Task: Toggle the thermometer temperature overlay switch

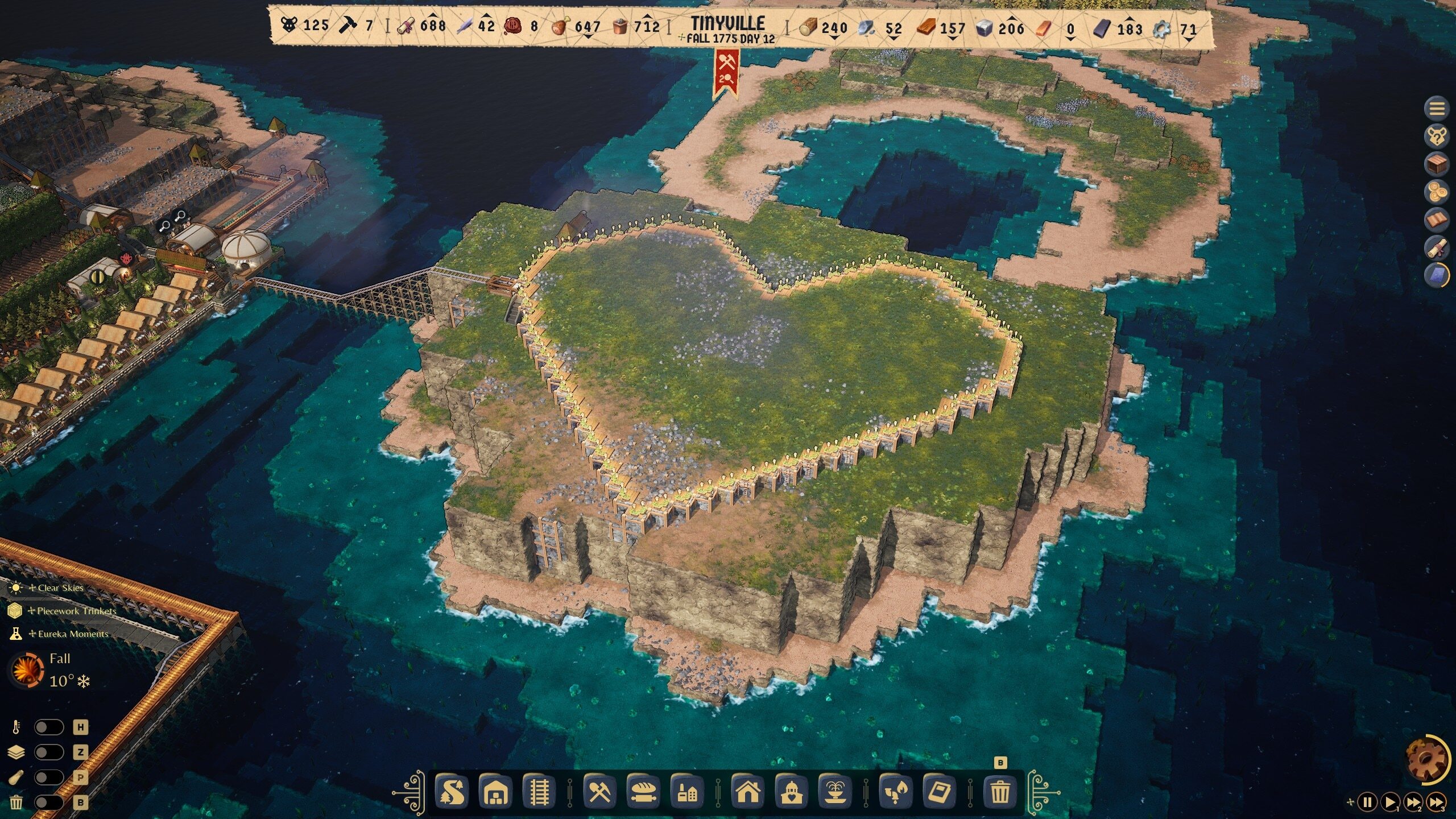Action: coord(49,727)
